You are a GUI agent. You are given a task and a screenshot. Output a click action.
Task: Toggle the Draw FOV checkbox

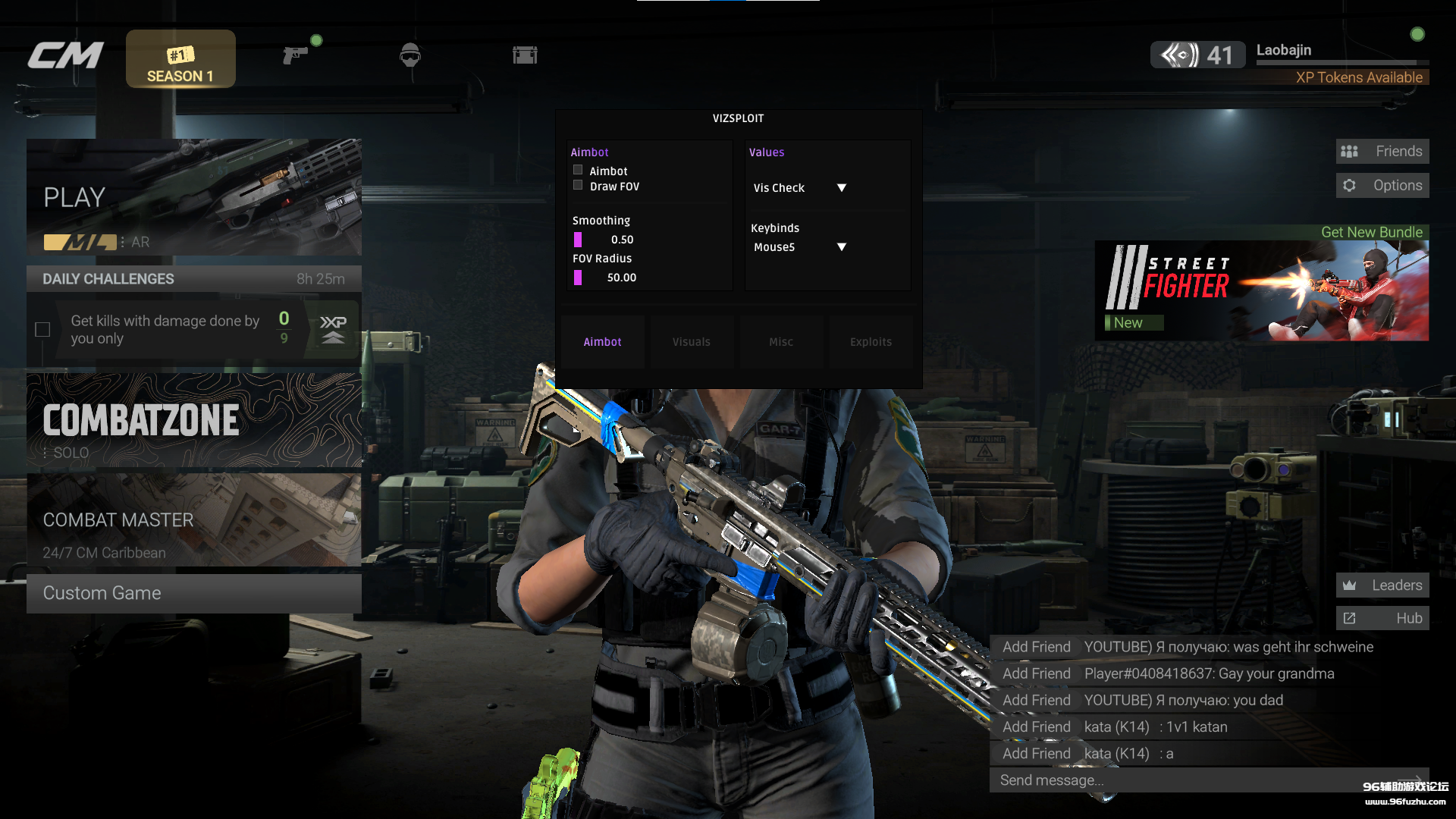(578, 186)
